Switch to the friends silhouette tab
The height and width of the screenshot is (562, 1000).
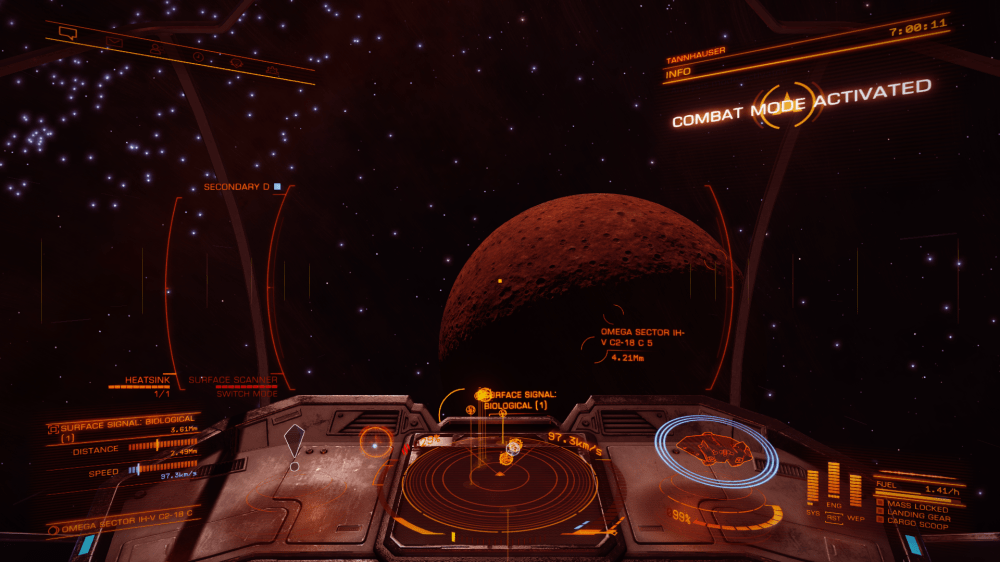pyautogui.click(x=156, y=47)
